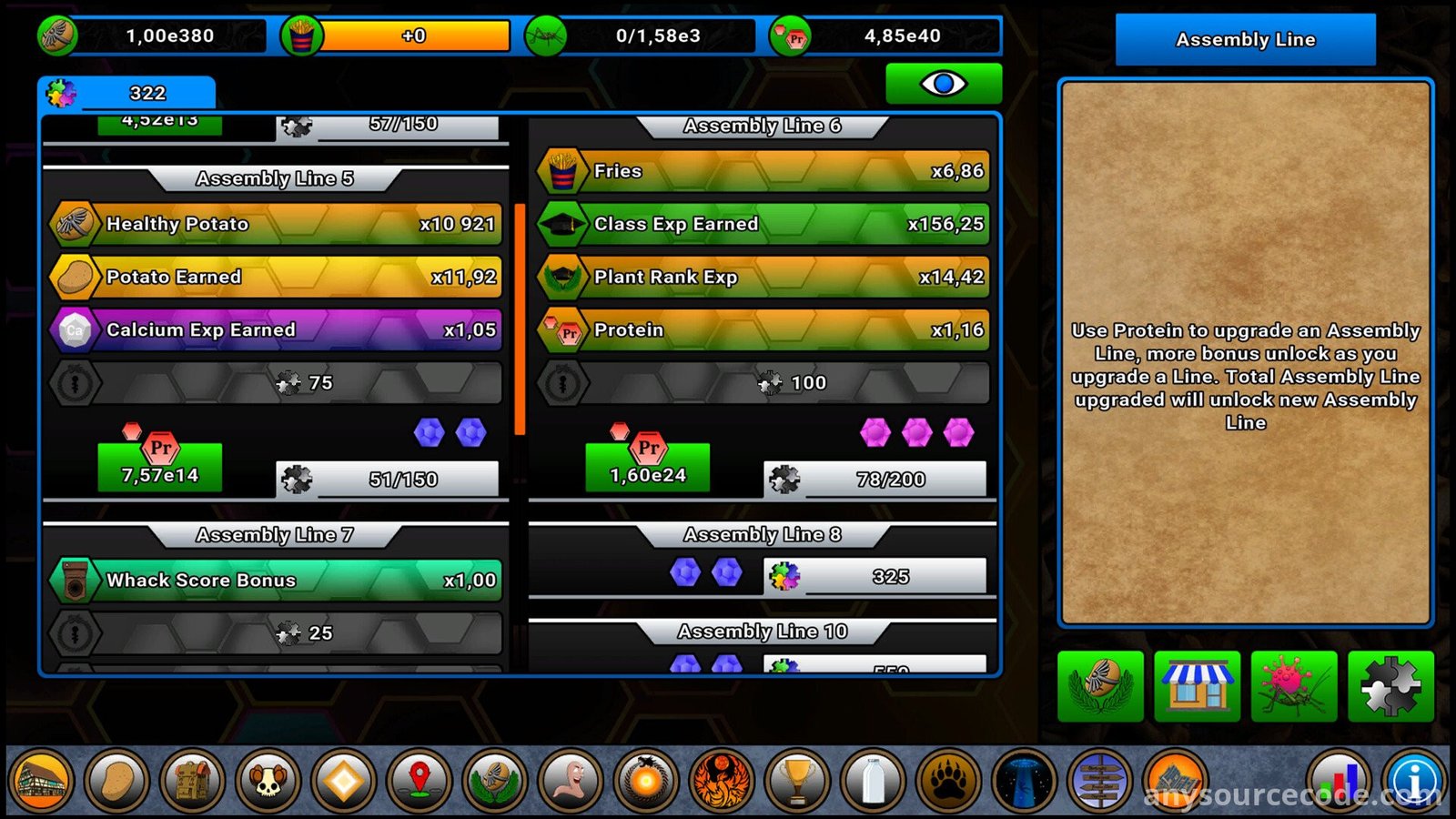This screenshot has height=819, width=1456.
Task: Select the virus and grasshopper button
Action: (1293, 687)
